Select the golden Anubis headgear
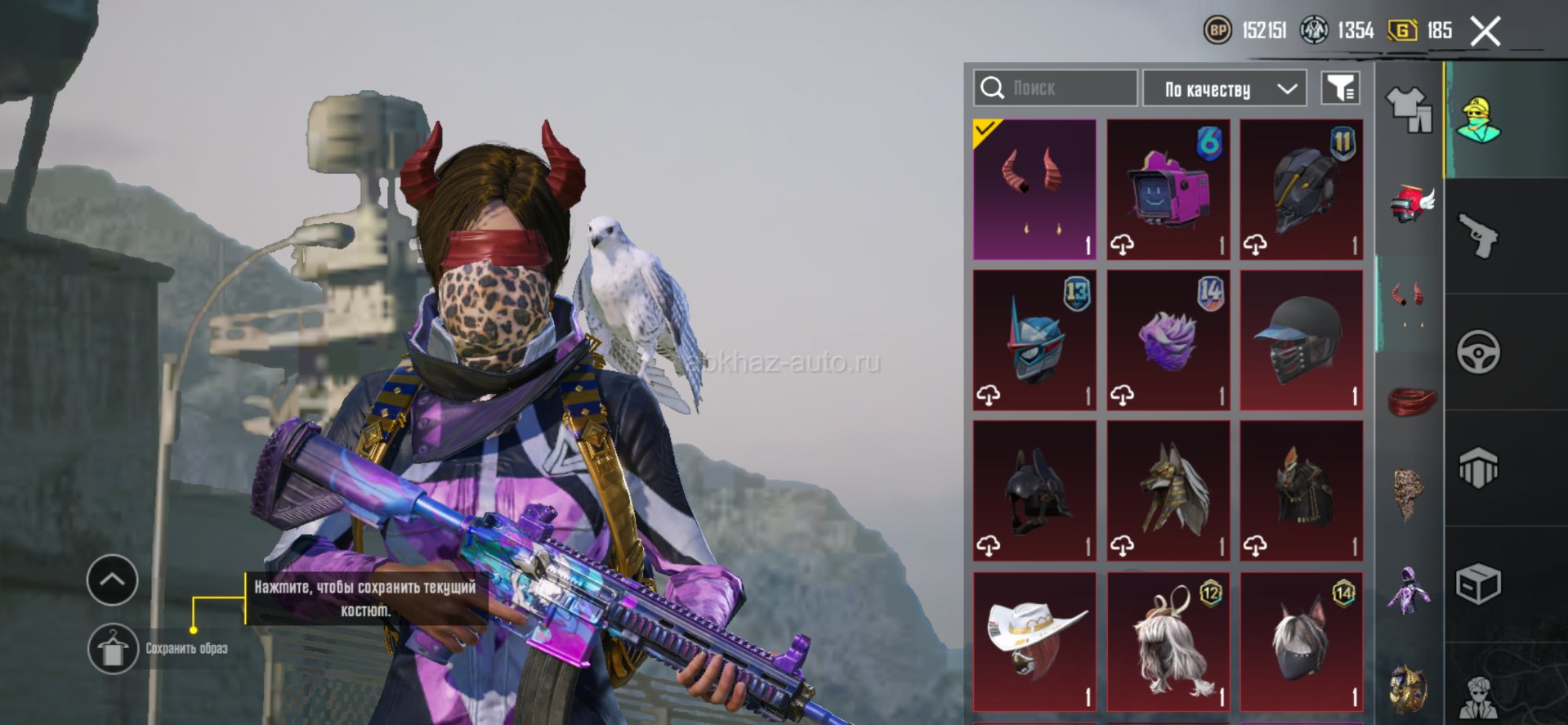 (1168, 490)
